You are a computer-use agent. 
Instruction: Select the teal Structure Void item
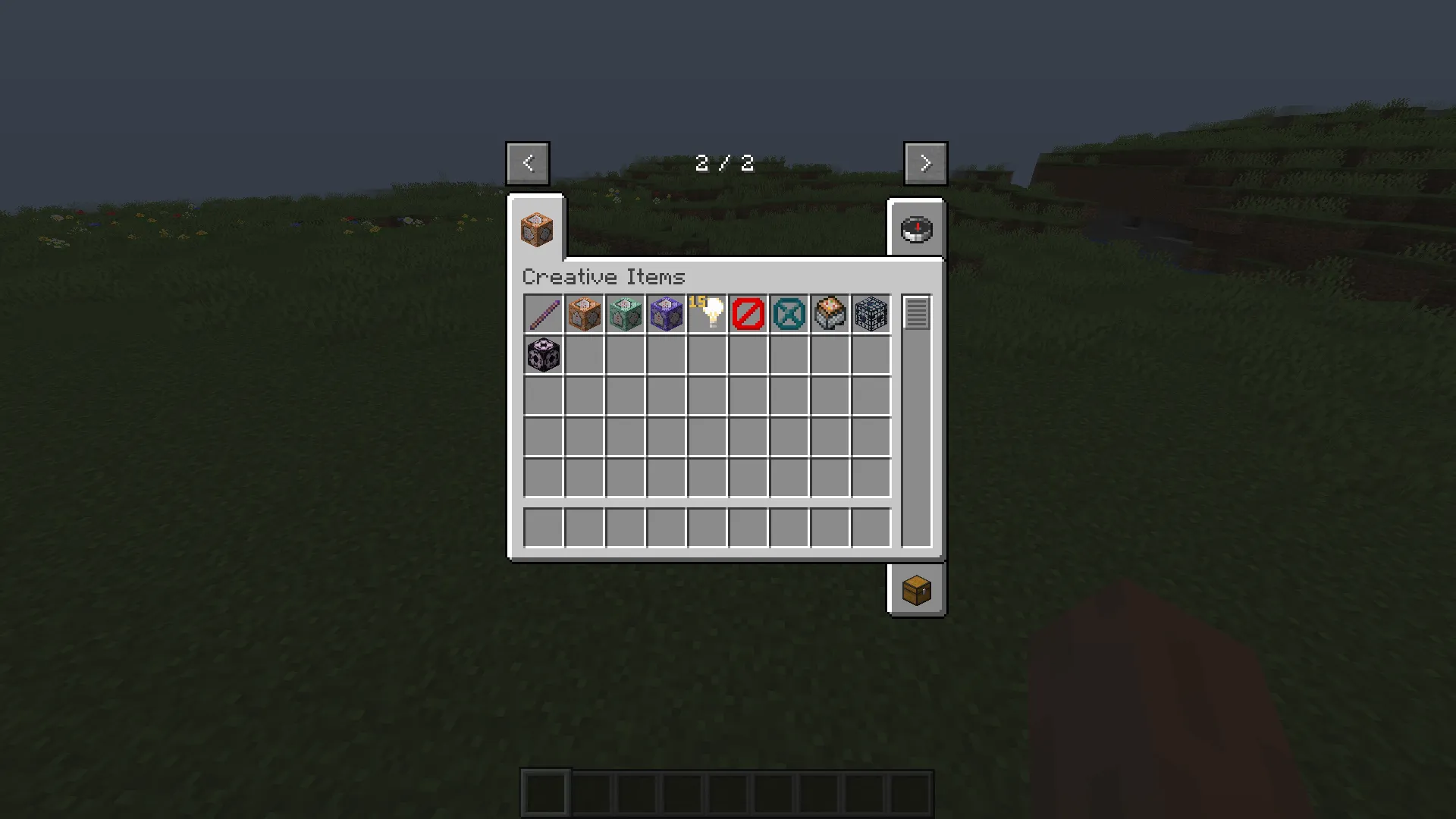pyautogui.click(x=789, y=314)
